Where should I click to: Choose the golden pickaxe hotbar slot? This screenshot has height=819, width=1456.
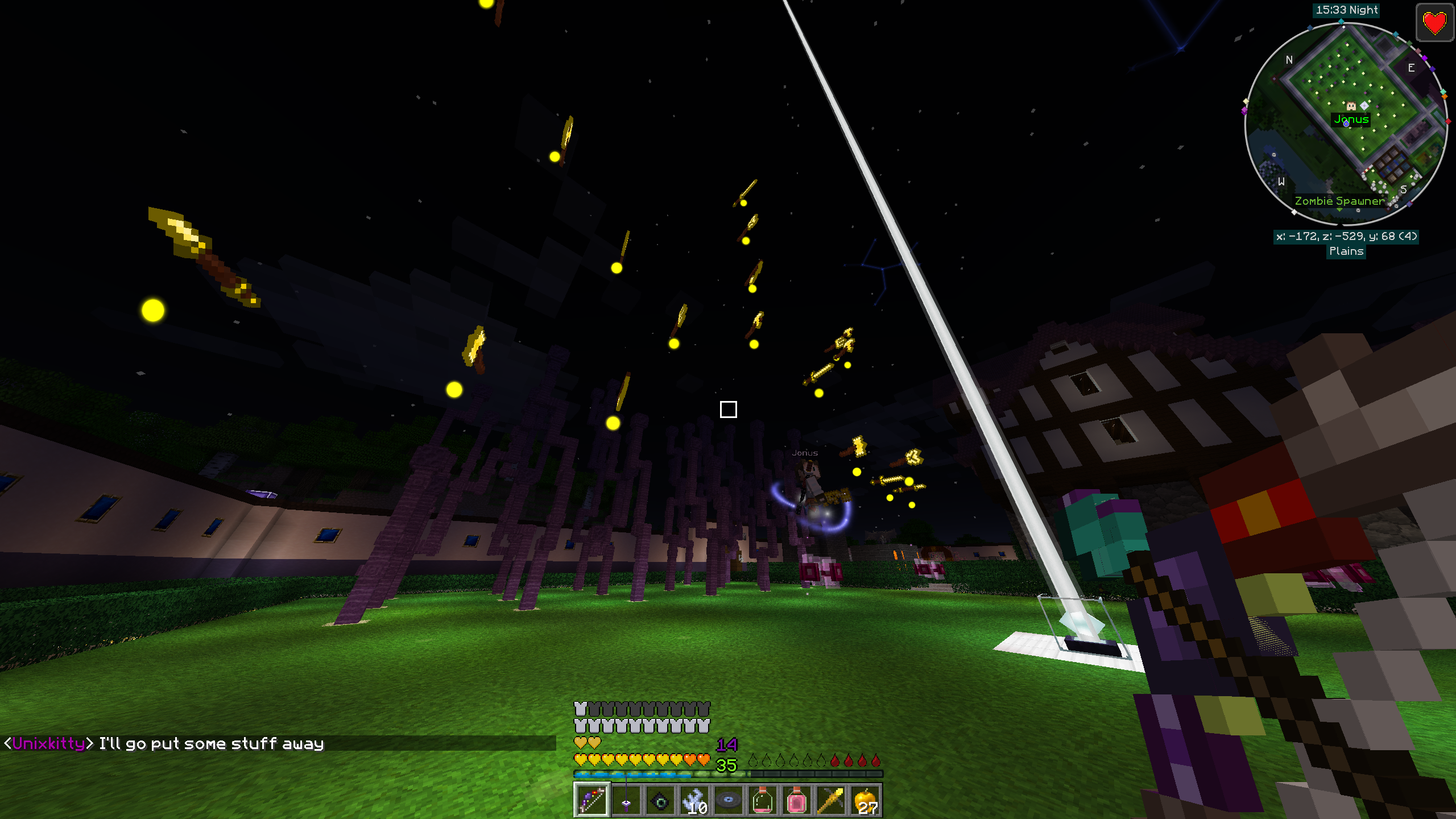click(831, 800)
